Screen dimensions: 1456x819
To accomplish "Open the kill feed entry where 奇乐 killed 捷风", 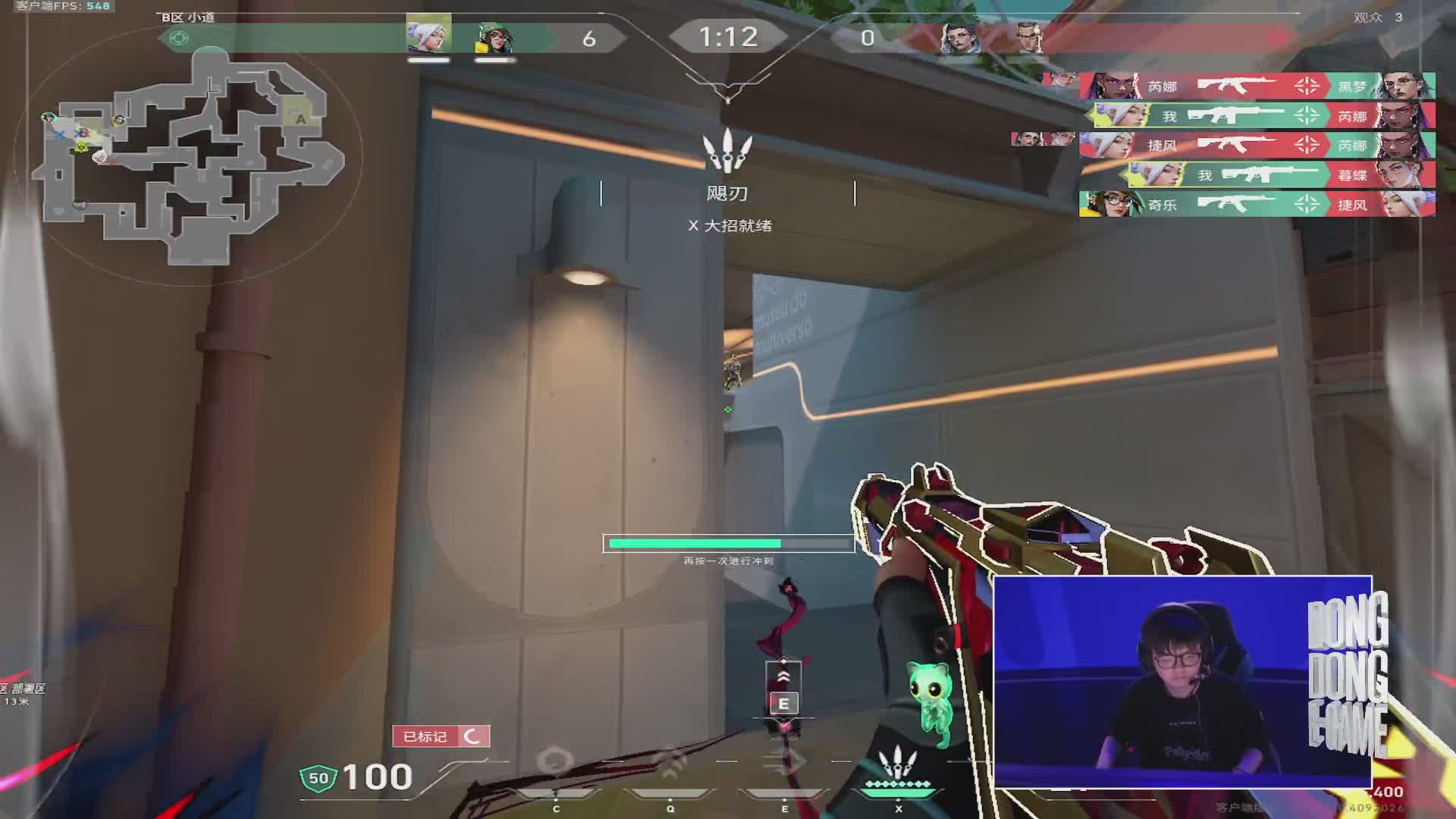I will pyautogui.click(x=1257, y=204).
